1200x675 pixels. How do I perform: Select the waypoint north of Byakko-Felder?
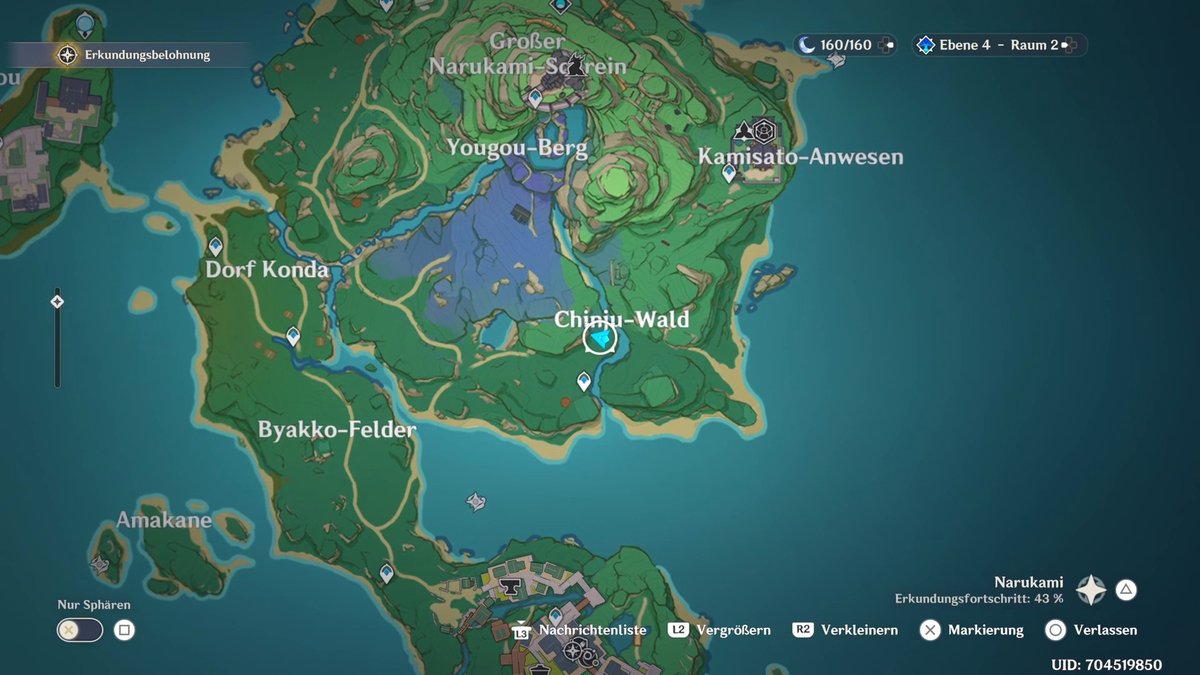click(x=293, y=336)
